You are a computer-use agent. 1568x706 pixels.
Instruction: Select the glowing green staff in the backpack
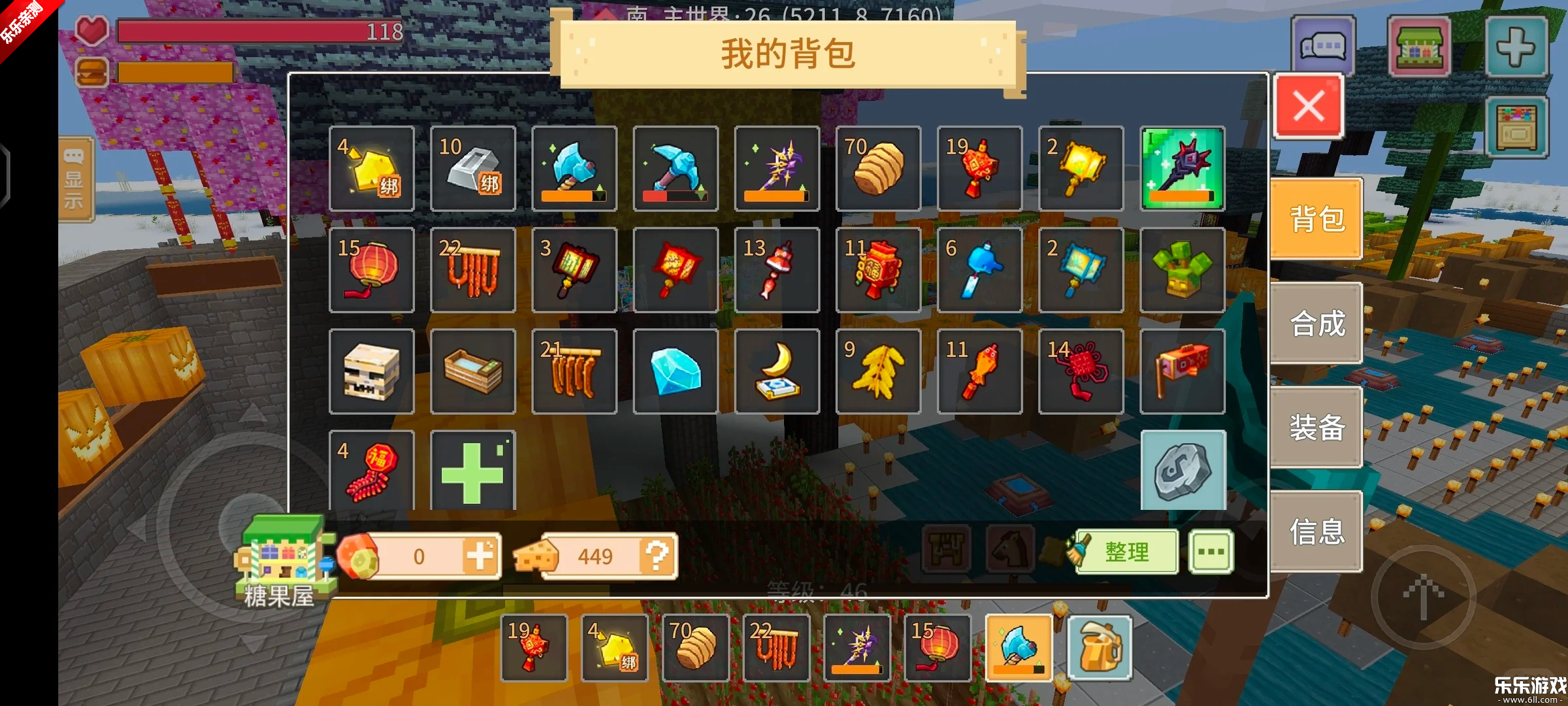(1182, 169)
